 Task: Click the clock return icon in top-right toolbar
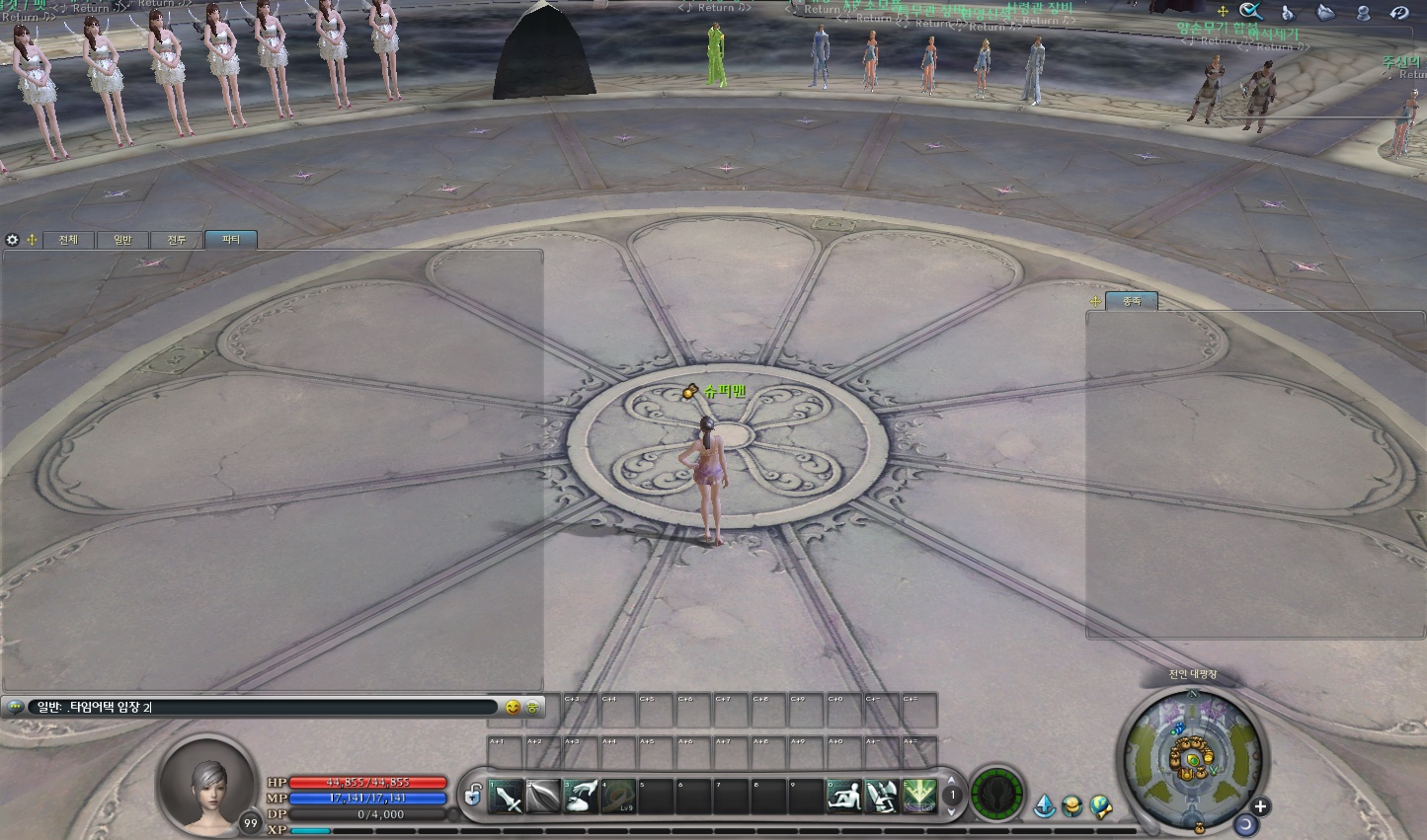click(1399, 12)
